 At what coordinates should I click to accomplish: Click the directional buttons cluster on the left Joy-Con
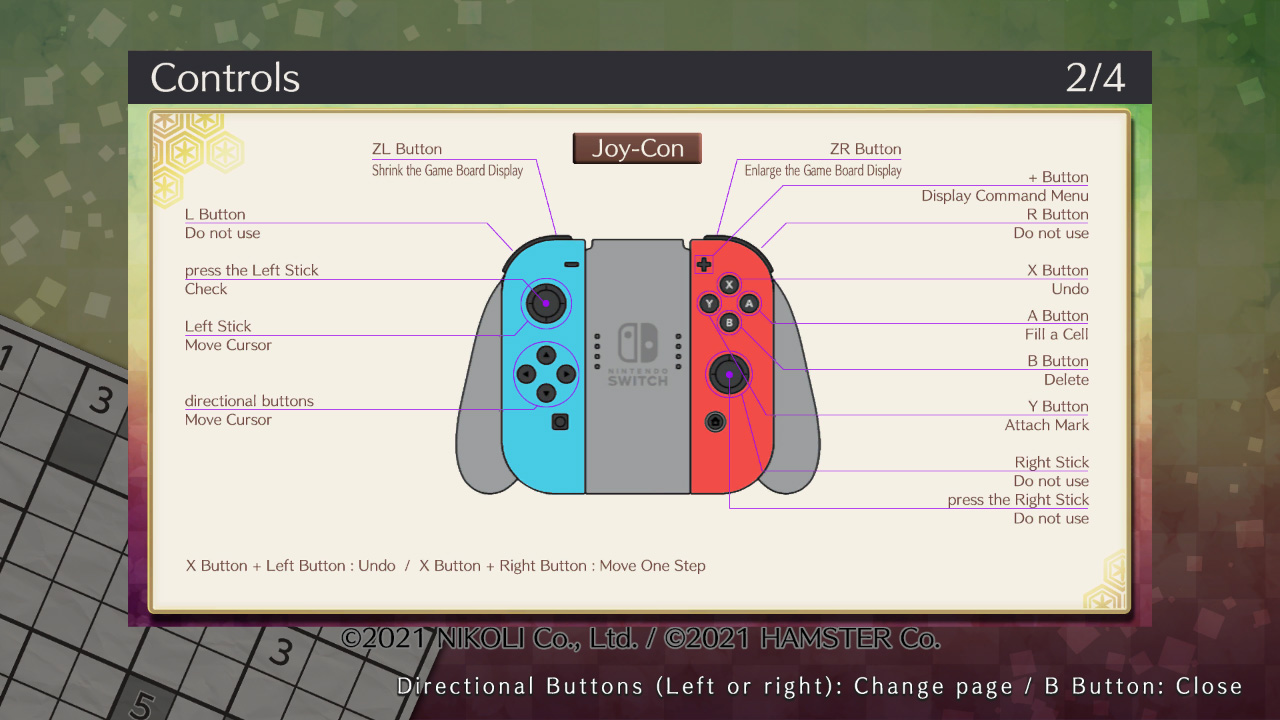546,374
